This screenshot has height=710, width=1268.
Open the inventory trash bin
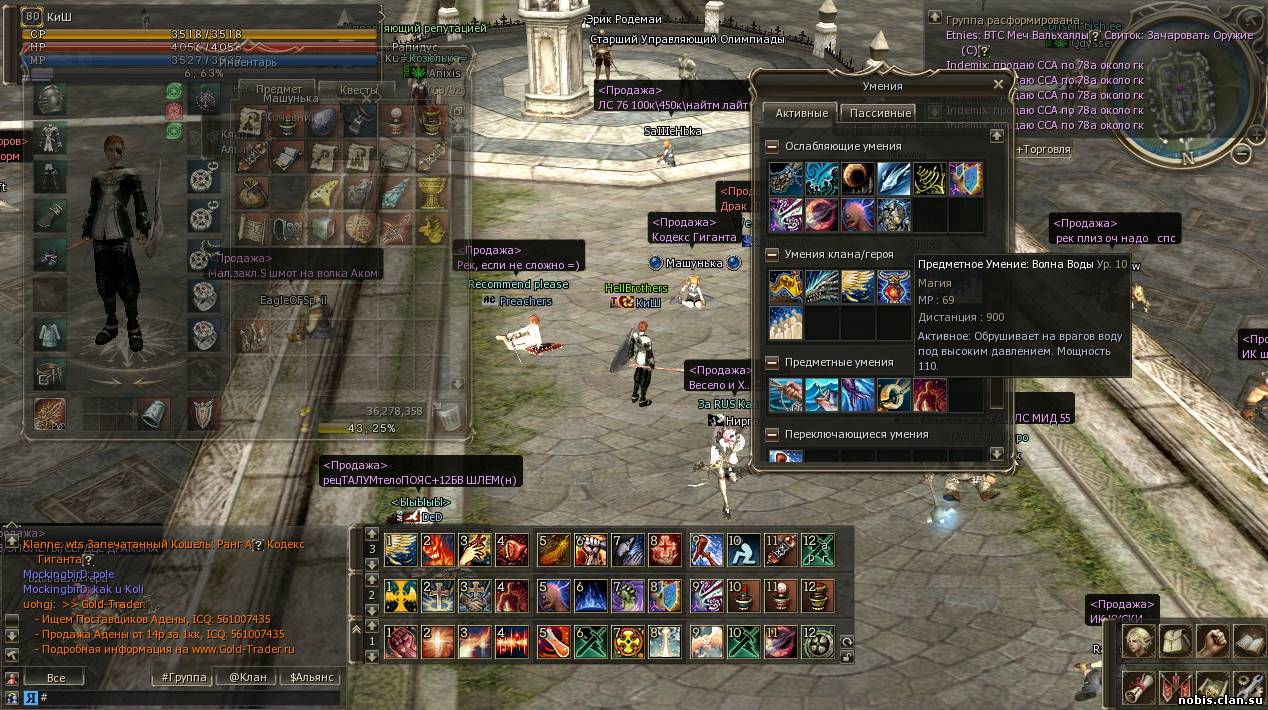(x=450, y=413)
